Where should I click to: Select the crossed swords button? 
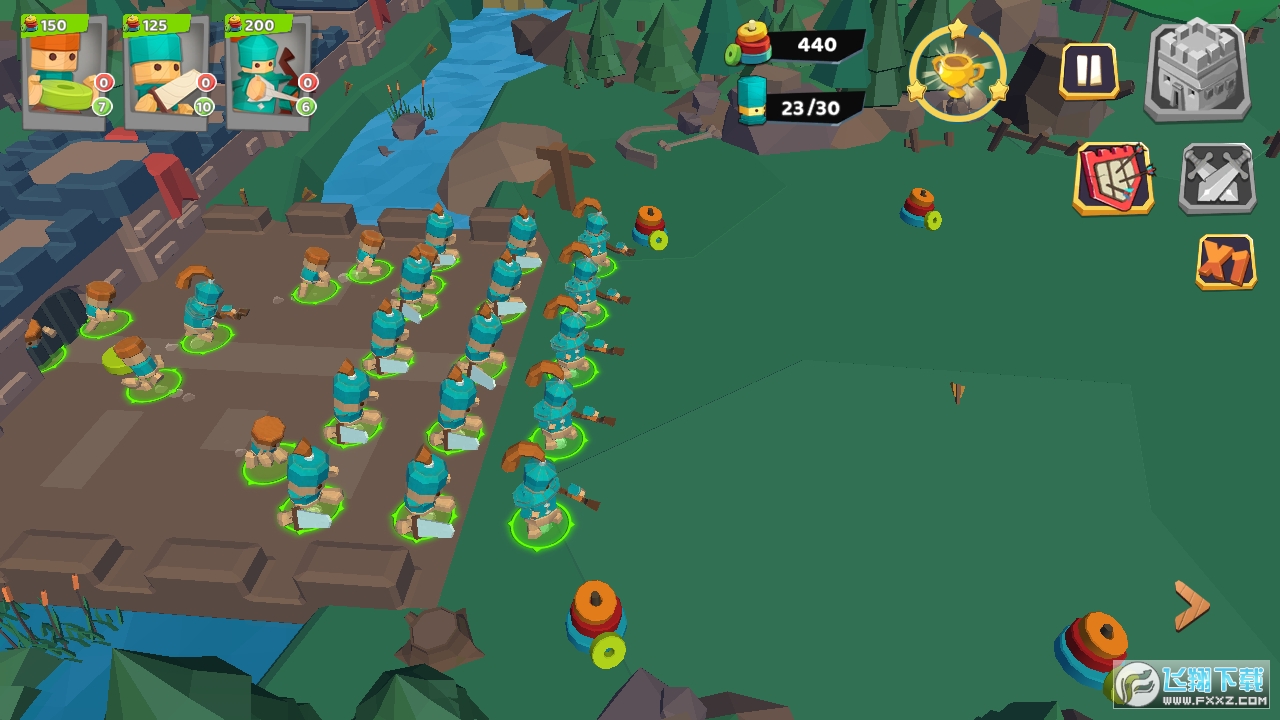pos(1216,179)
